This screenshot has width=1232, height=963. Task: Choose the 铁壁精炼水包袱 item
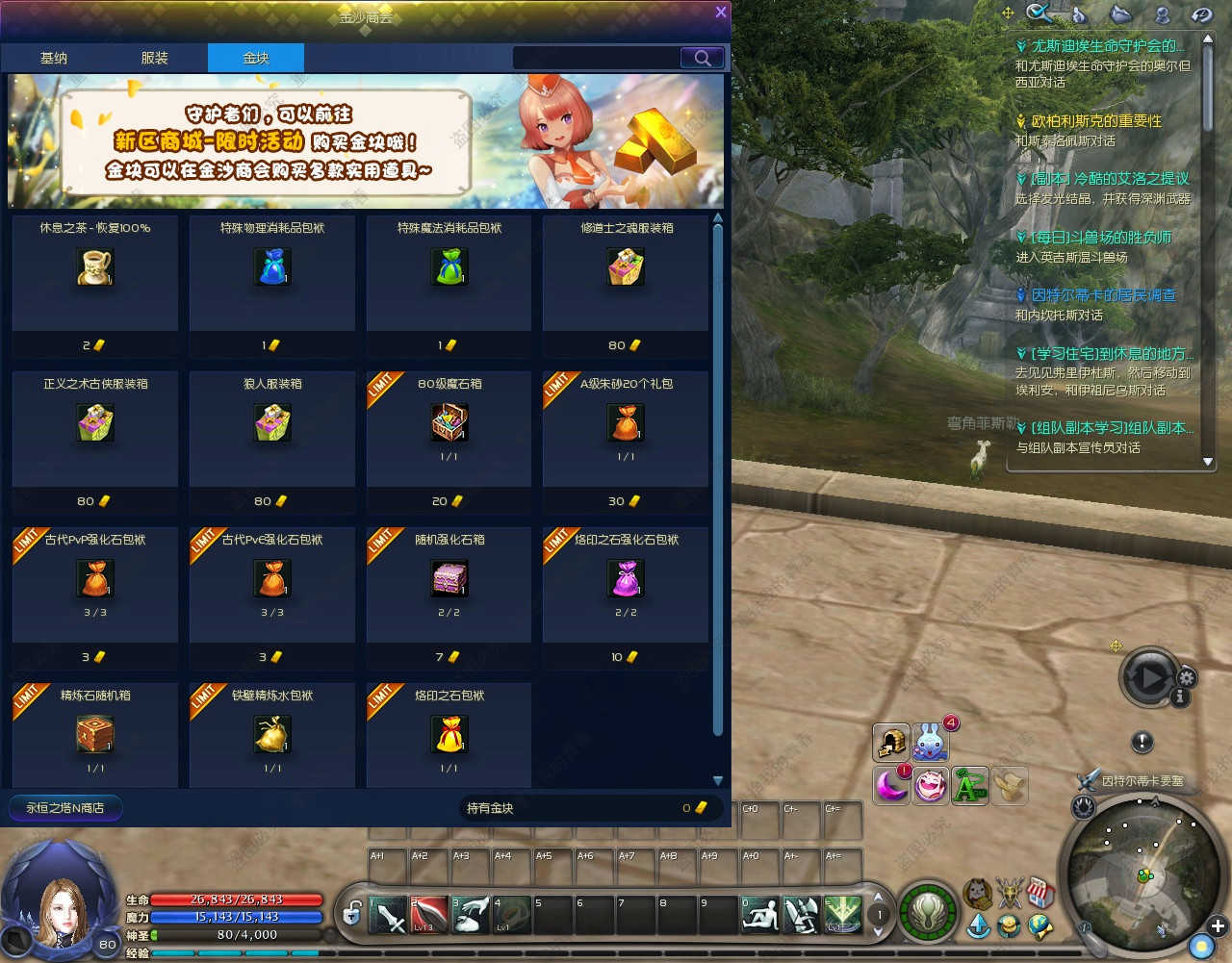point(272,735)
